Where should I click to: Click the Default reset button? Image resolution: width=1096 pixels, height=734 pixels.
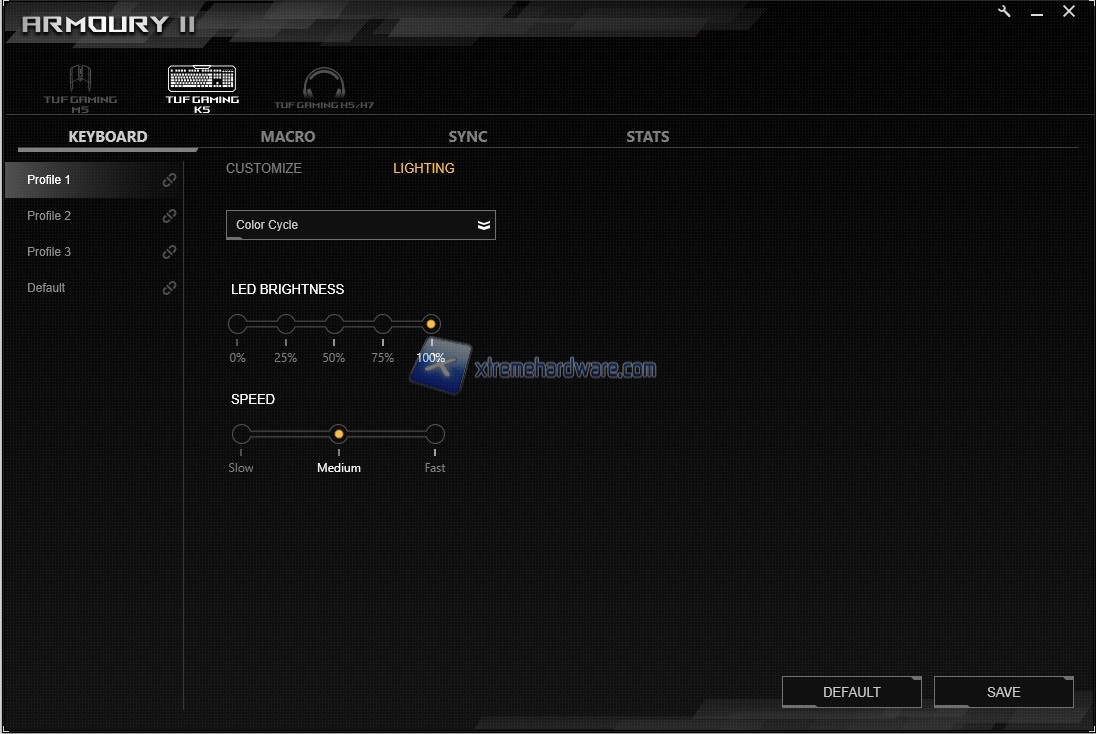point(852,692)
